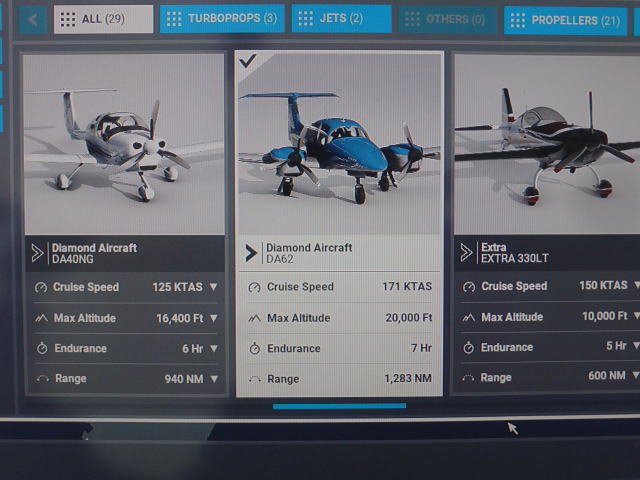Viewport: 640px width, 480px height.
Task: Filter aircraft list by Jets
Action: tap(341, 19)
